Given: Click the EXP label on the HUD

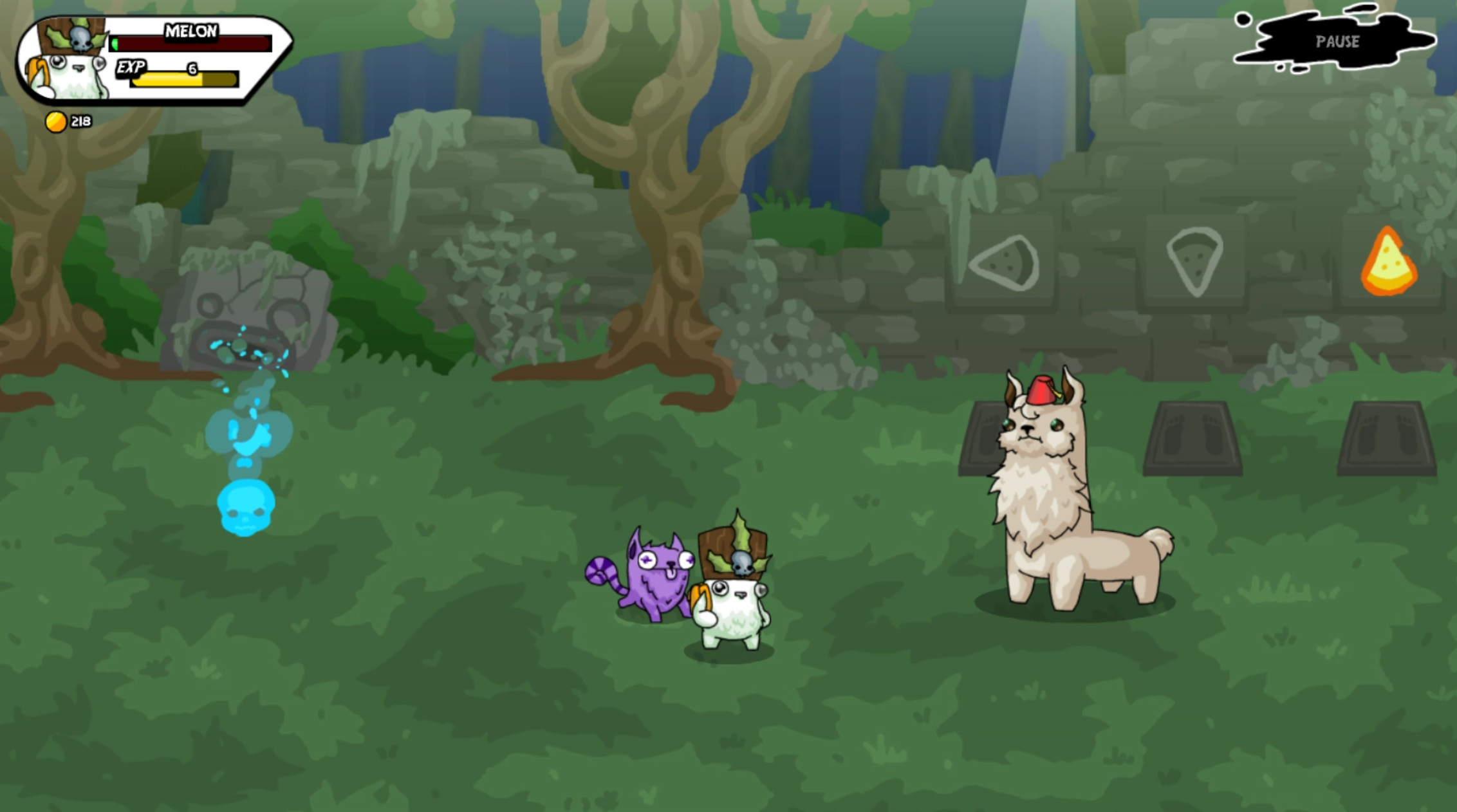Looking at the screenshot, I should (133, 67).
